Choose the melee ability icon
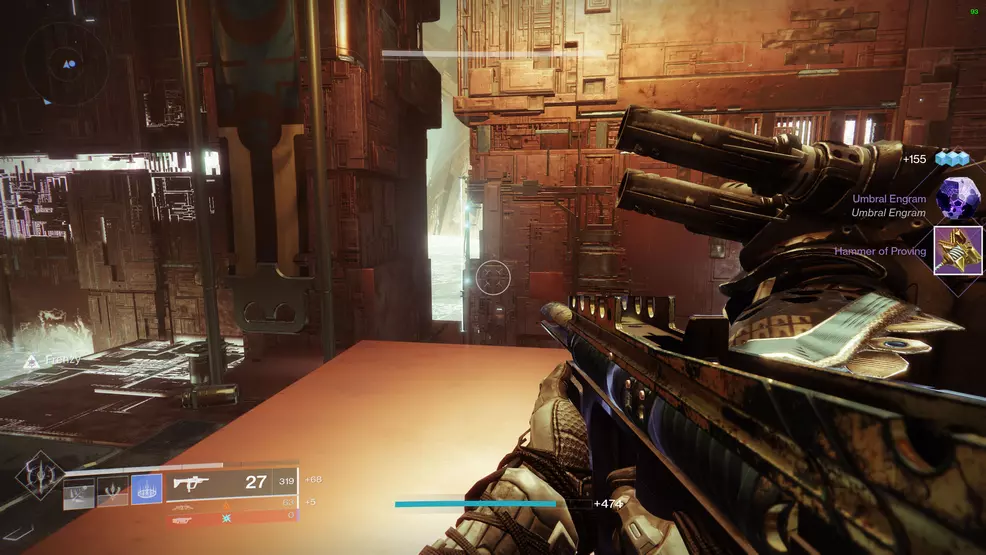 tap(112, 491)
